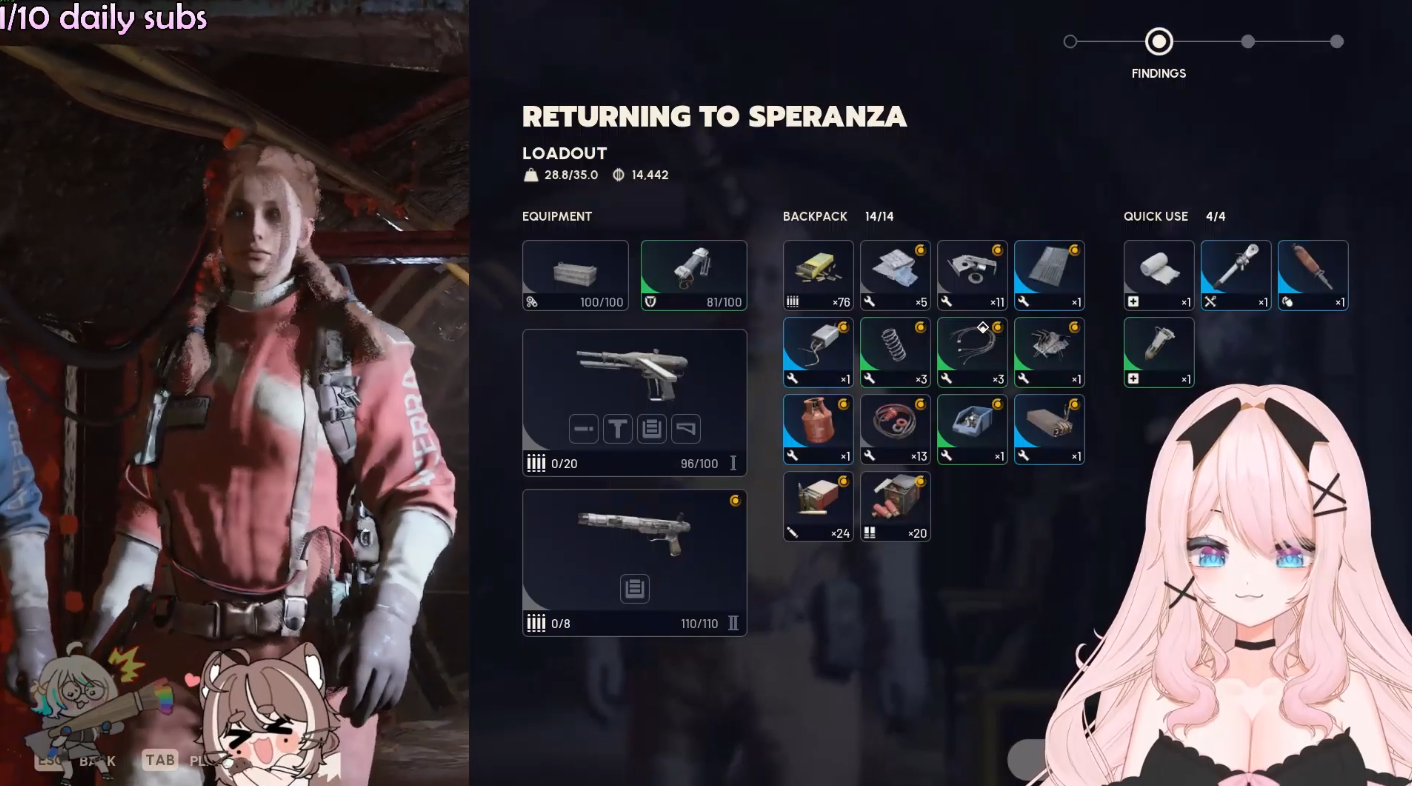Select the gray power supply unit with wires
Image resolution: width=1412 pixels, height=786 pixels.
pos(818,352)
